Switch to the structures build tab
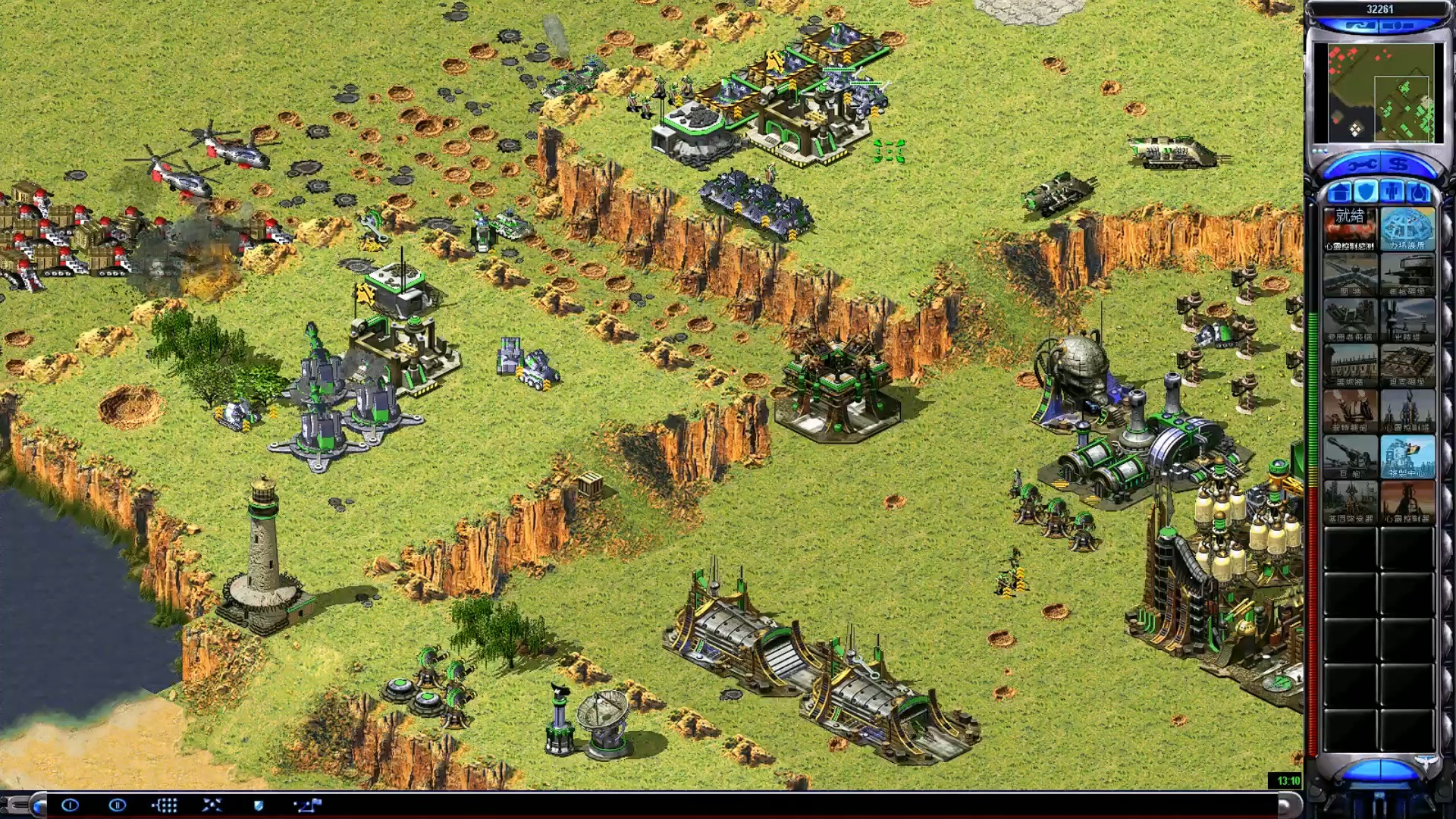 point(1341,191)
